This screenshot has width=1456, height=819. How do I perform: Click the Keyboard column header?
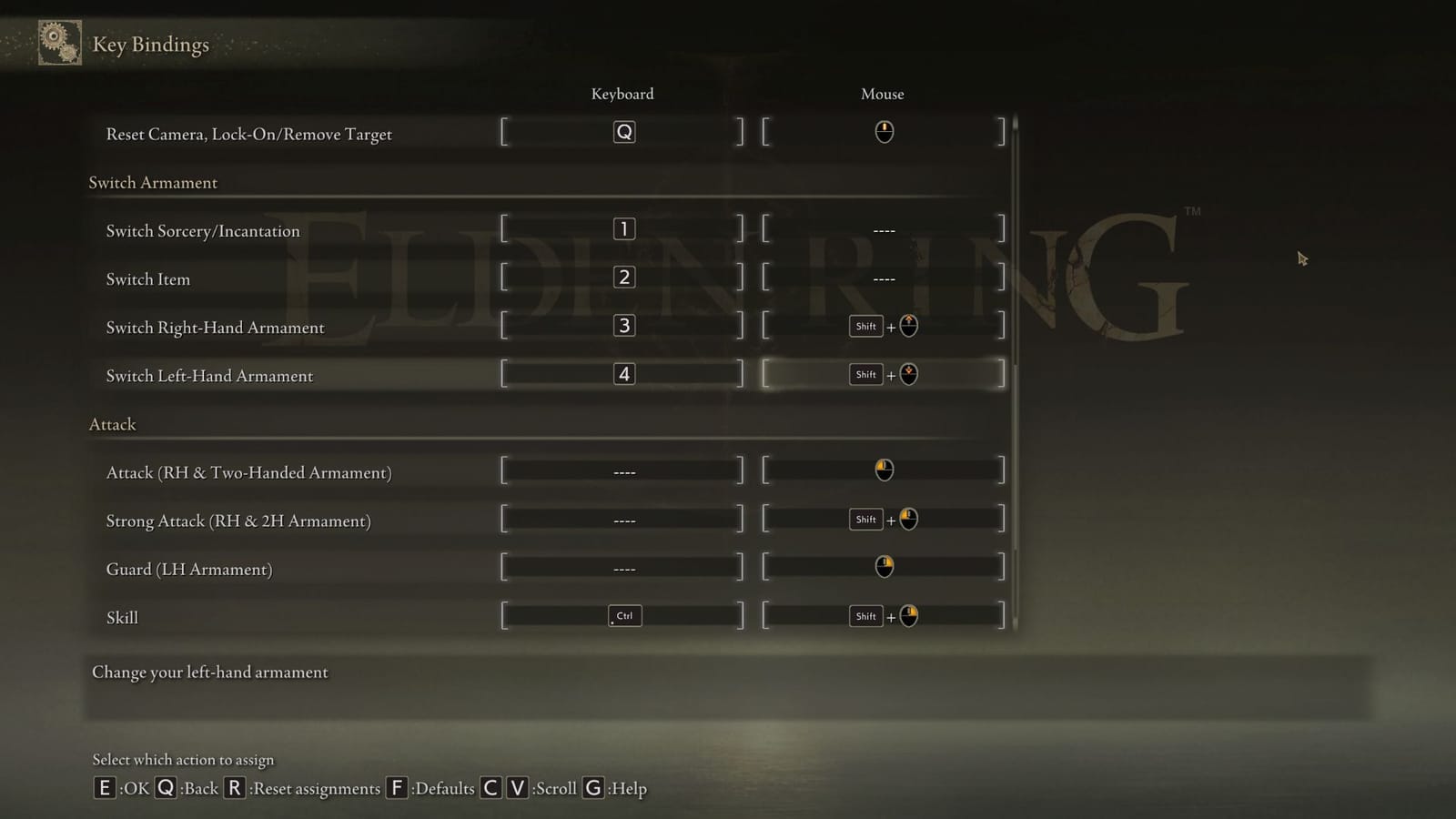(622, 94)
